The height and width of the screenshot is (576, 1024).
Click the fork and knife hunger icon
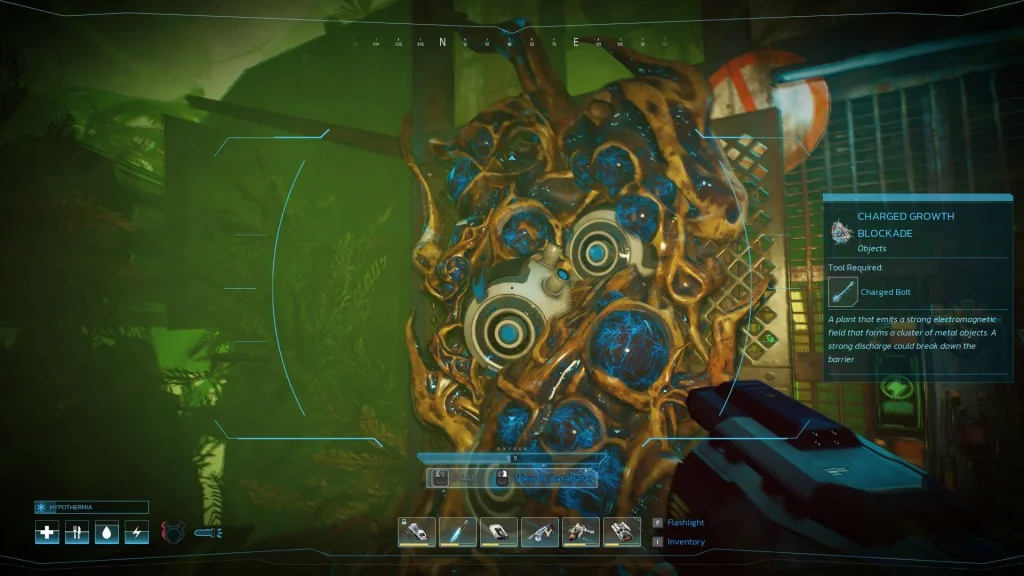coord(77,532)
